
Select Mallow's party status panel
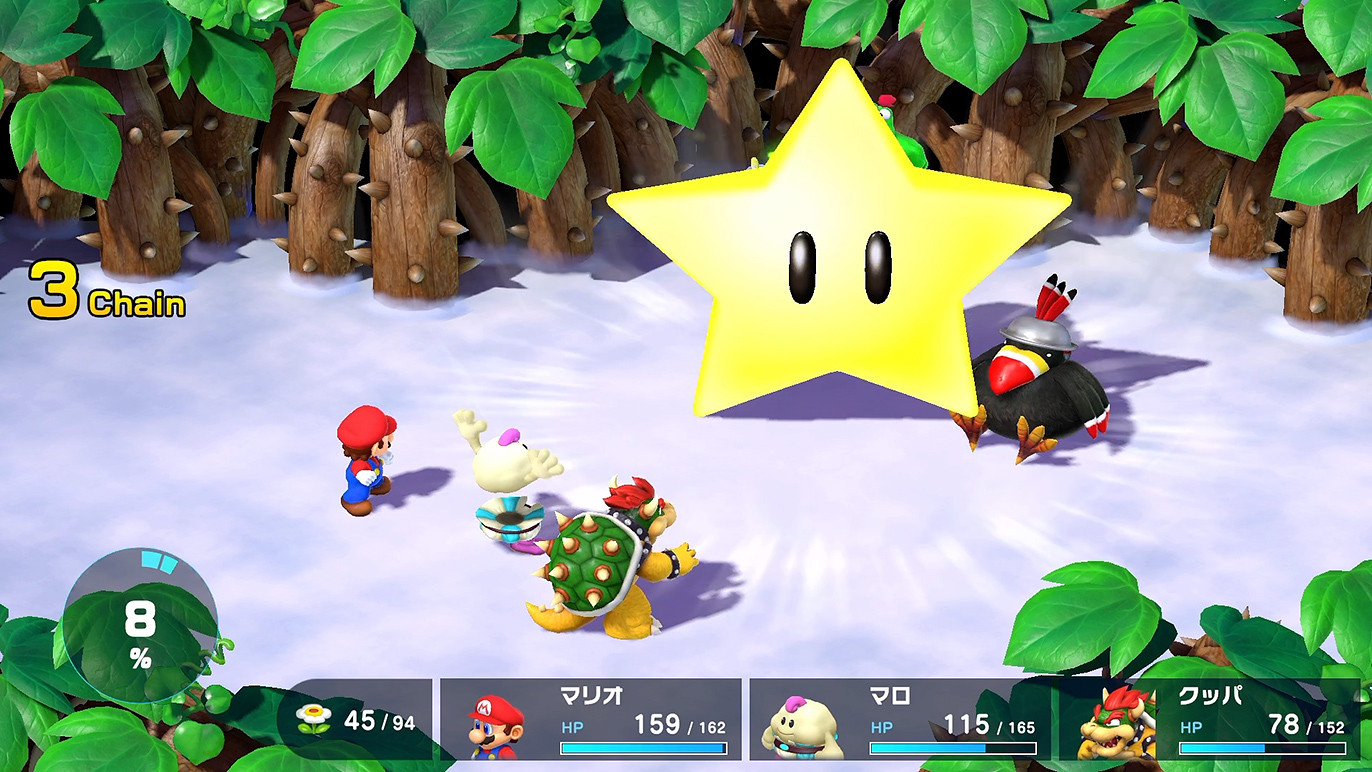point(900,720)
